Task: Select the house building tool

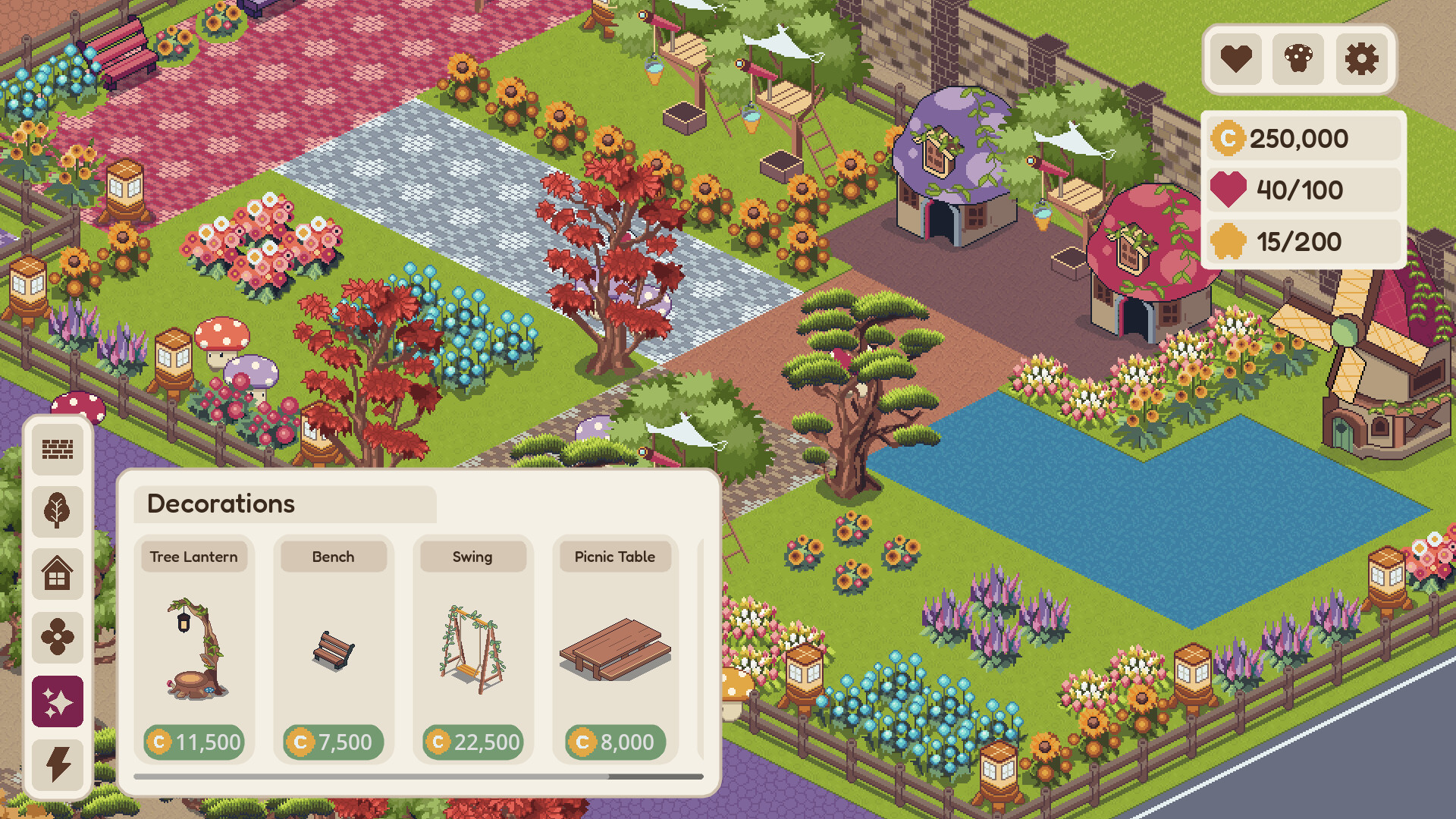Action: (58, 575)
